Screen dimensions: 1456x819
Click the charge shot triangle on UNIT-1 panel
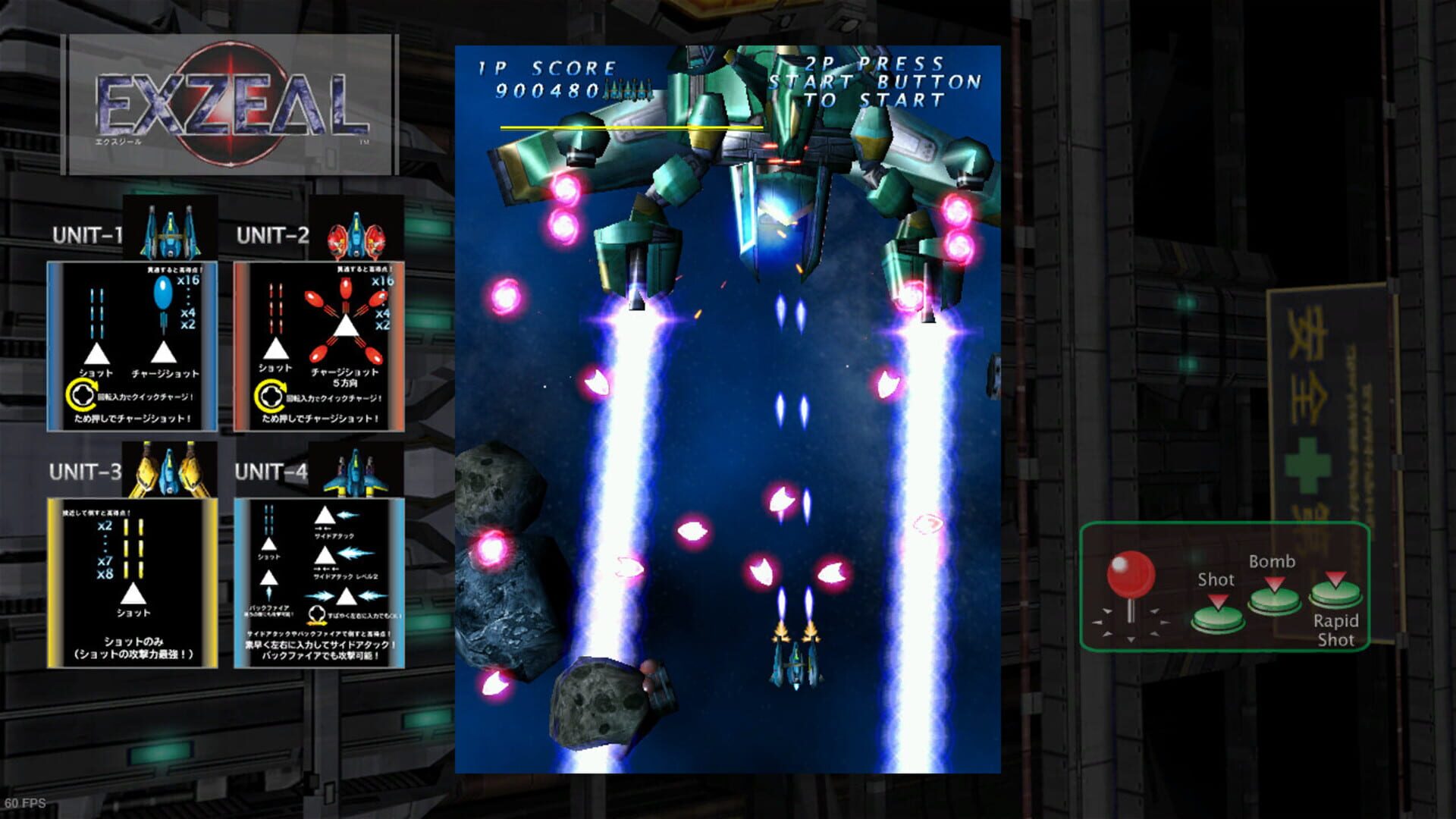[x=164, y=351]
